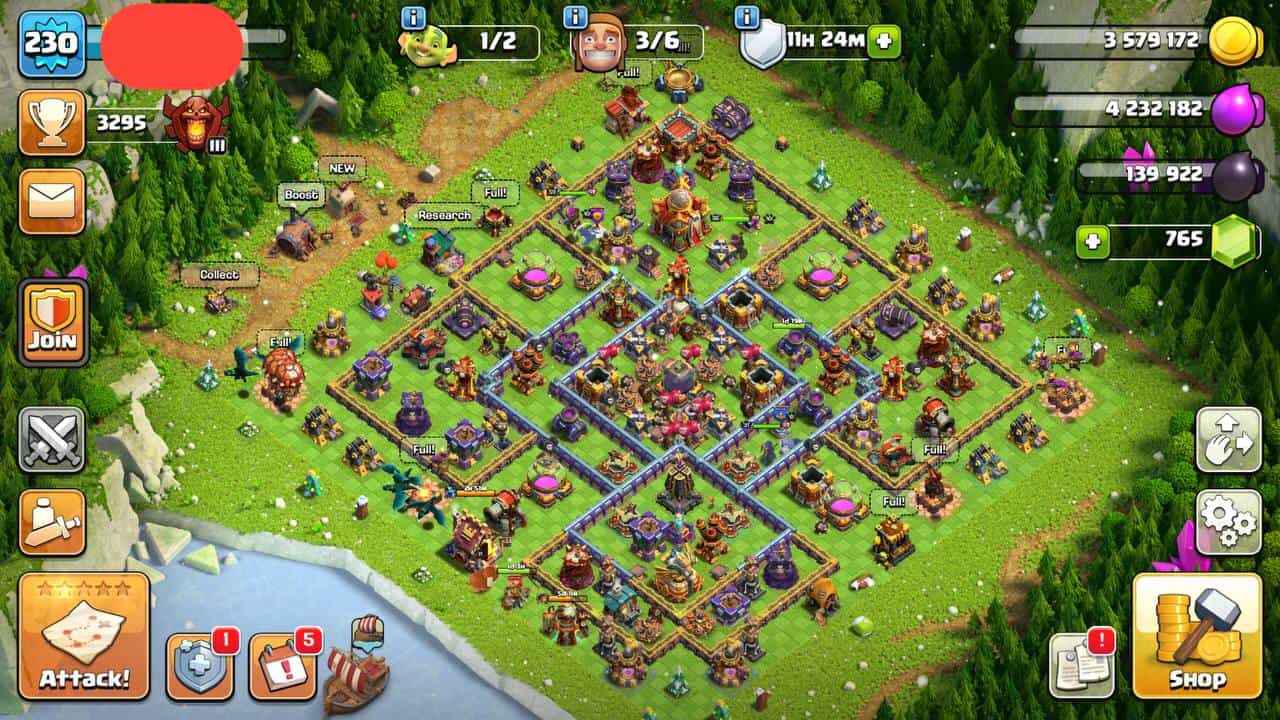Open the Research bubble at the laboratory
This screenshot has height=720, width=1280.
(x=444, y=216)
